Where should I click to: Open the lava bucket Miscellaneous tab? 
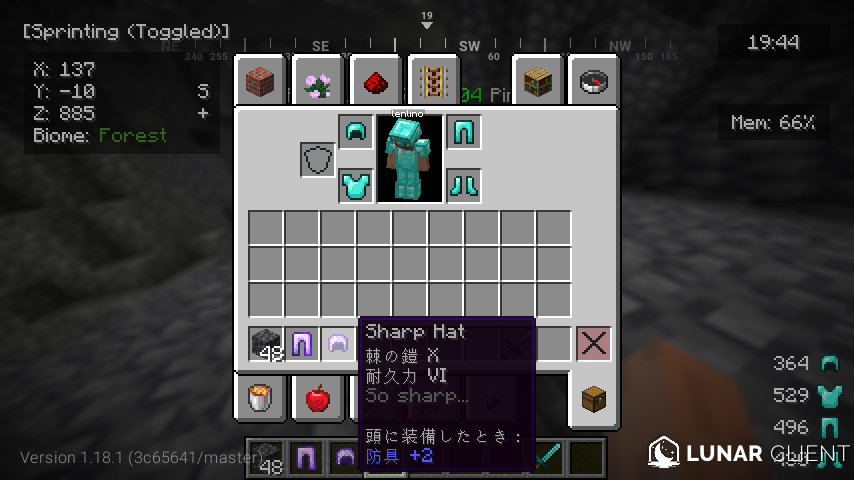point(262,399)
